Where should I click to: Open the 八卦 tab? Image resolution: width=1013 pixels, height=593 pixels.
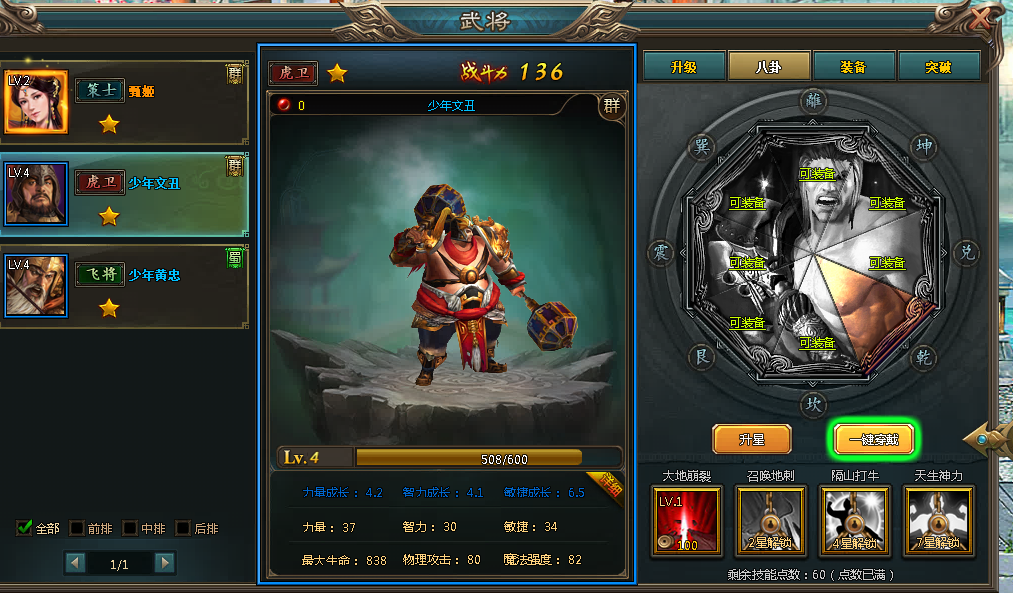pyautogui.click(x=768, y=66)
